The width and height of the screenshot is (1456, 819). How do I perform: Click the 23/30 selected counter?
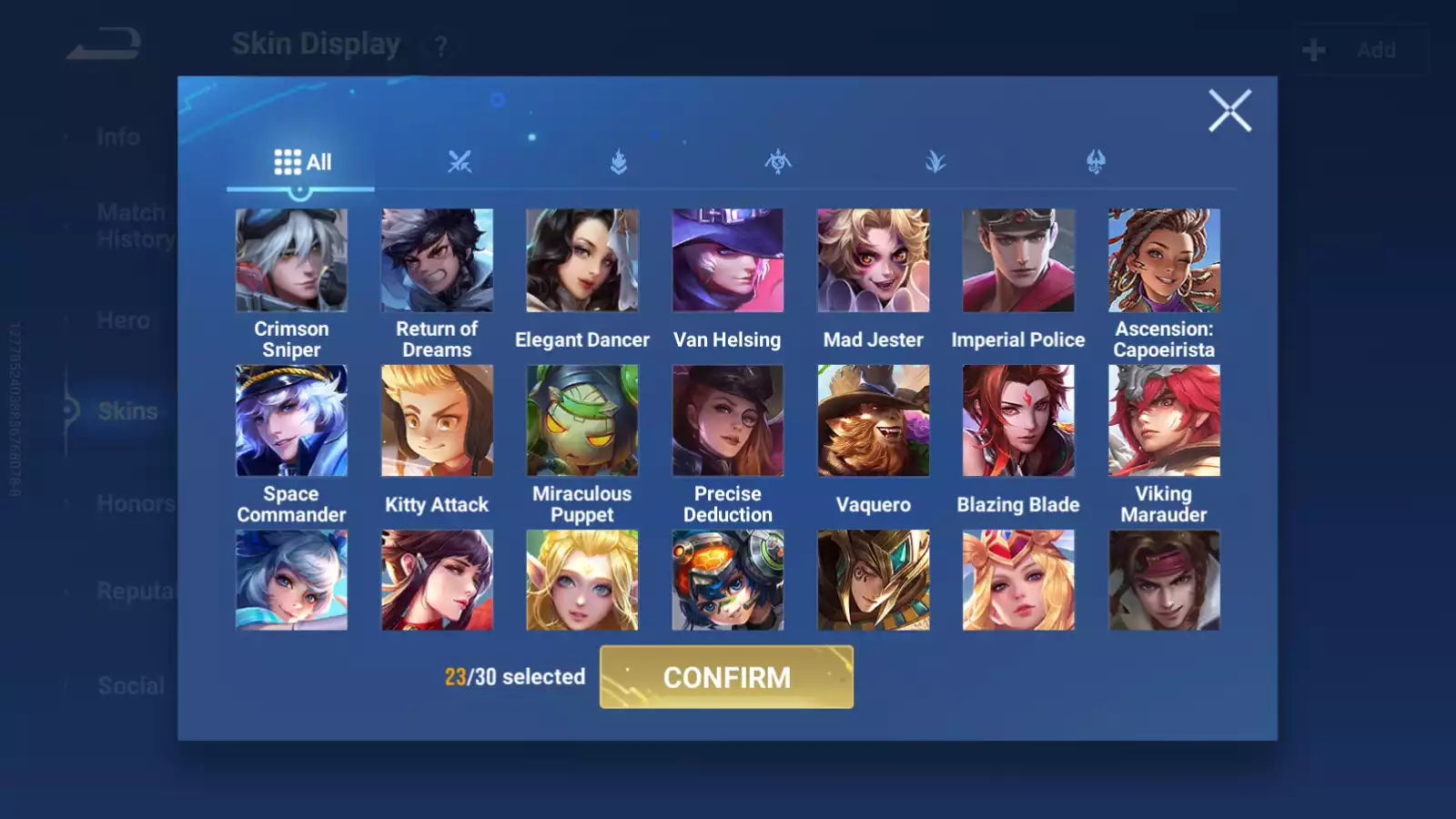513,677
